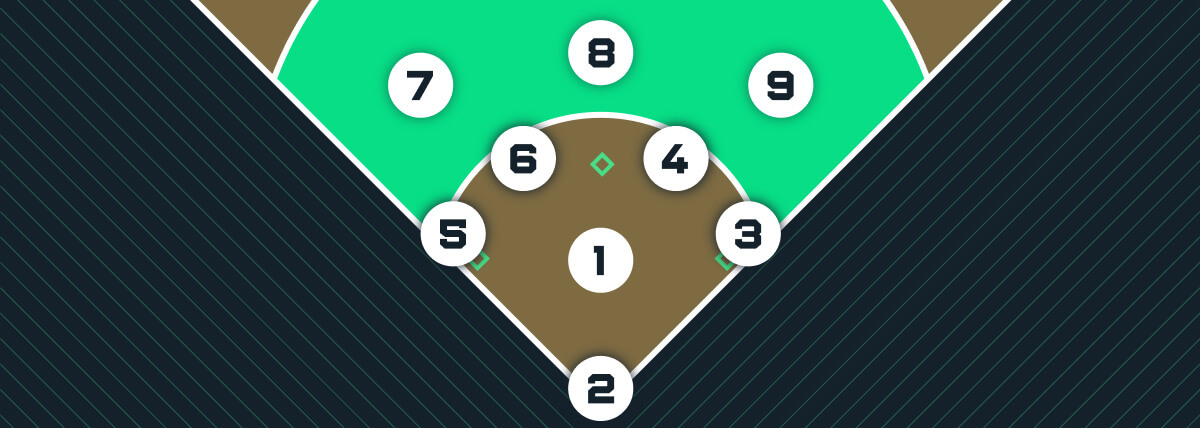
Task: Pick the first base marker 3
Action: [748, 235]
